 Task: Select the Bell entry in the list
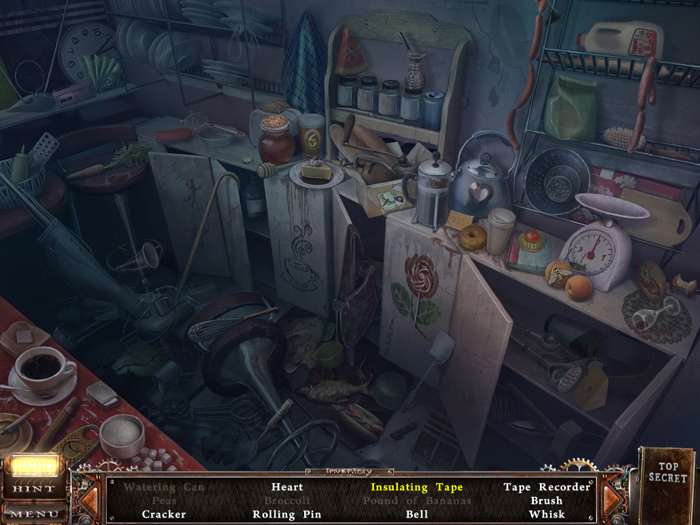(x=417, y=514)
